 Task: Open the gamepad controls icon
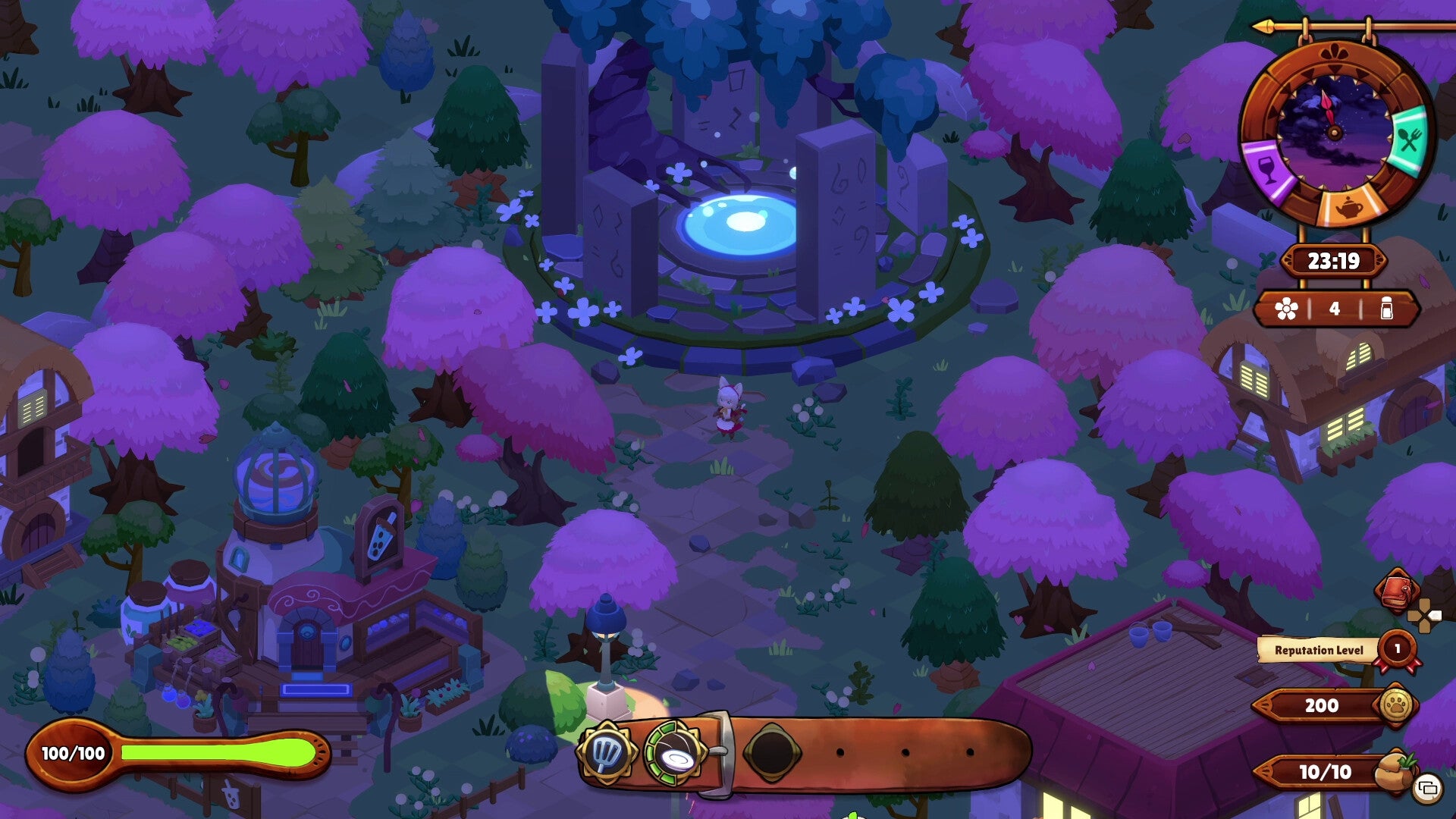(1425, 617)
